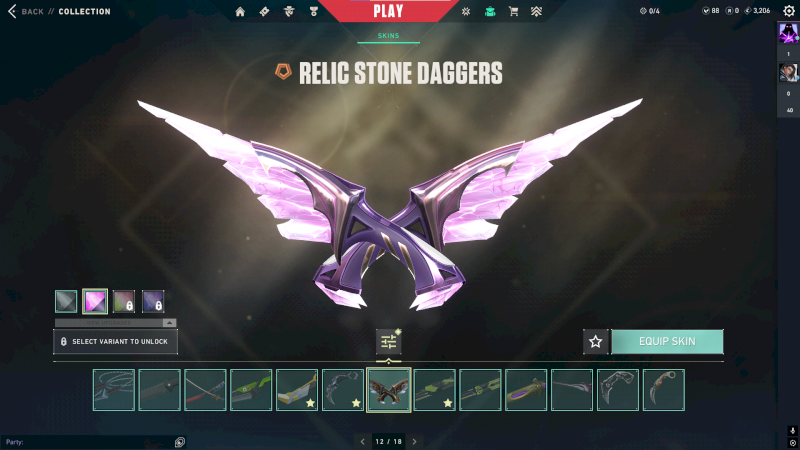
Task: Equip the Relic Stone Daggers skin
Action: [667, 342]
